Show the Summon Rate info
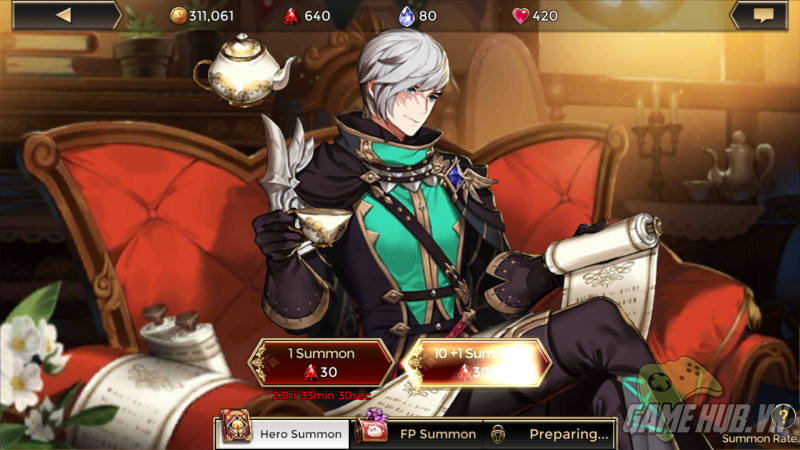The height and width of the screenshot is (450, 800). (784, 417)
